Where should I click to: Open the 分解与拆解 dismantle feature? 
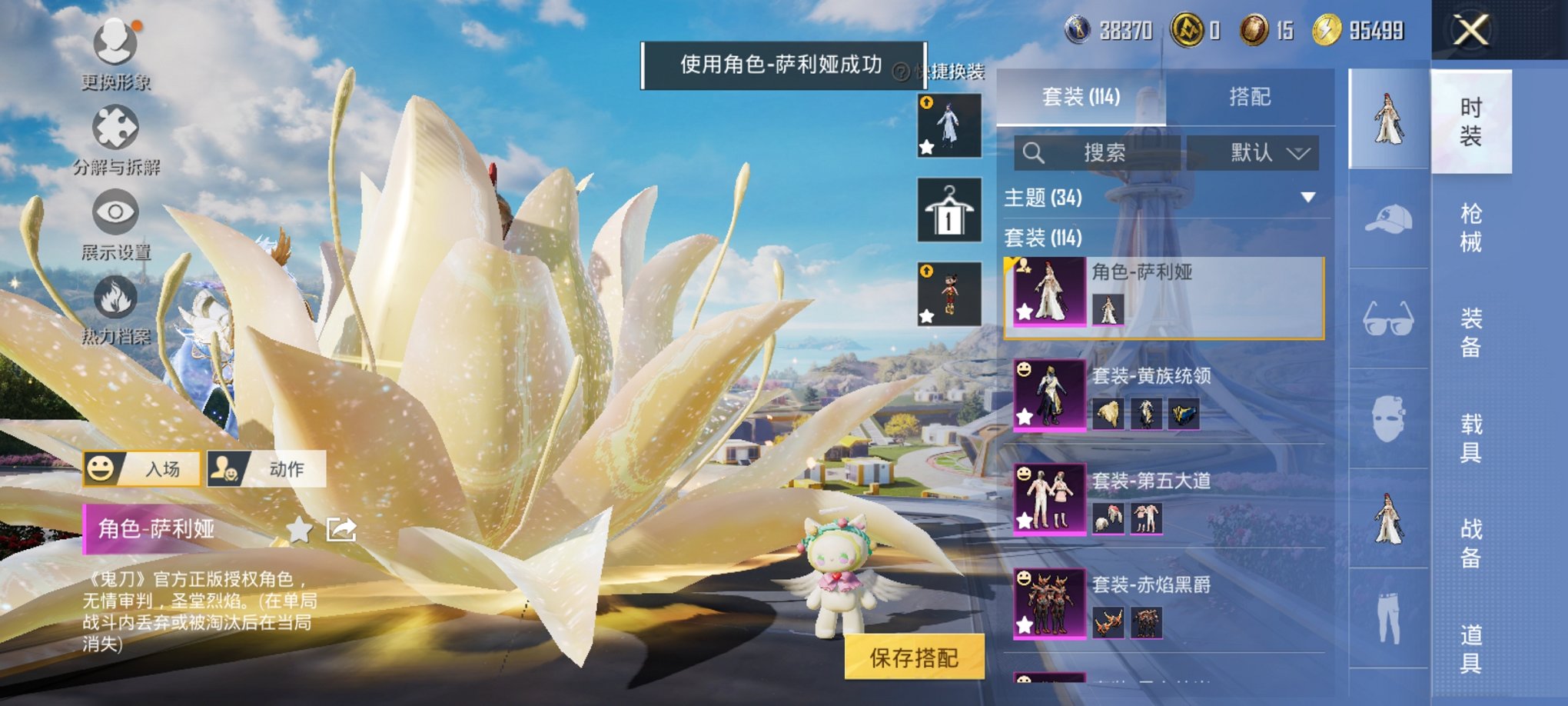click(x=115, y=127)
